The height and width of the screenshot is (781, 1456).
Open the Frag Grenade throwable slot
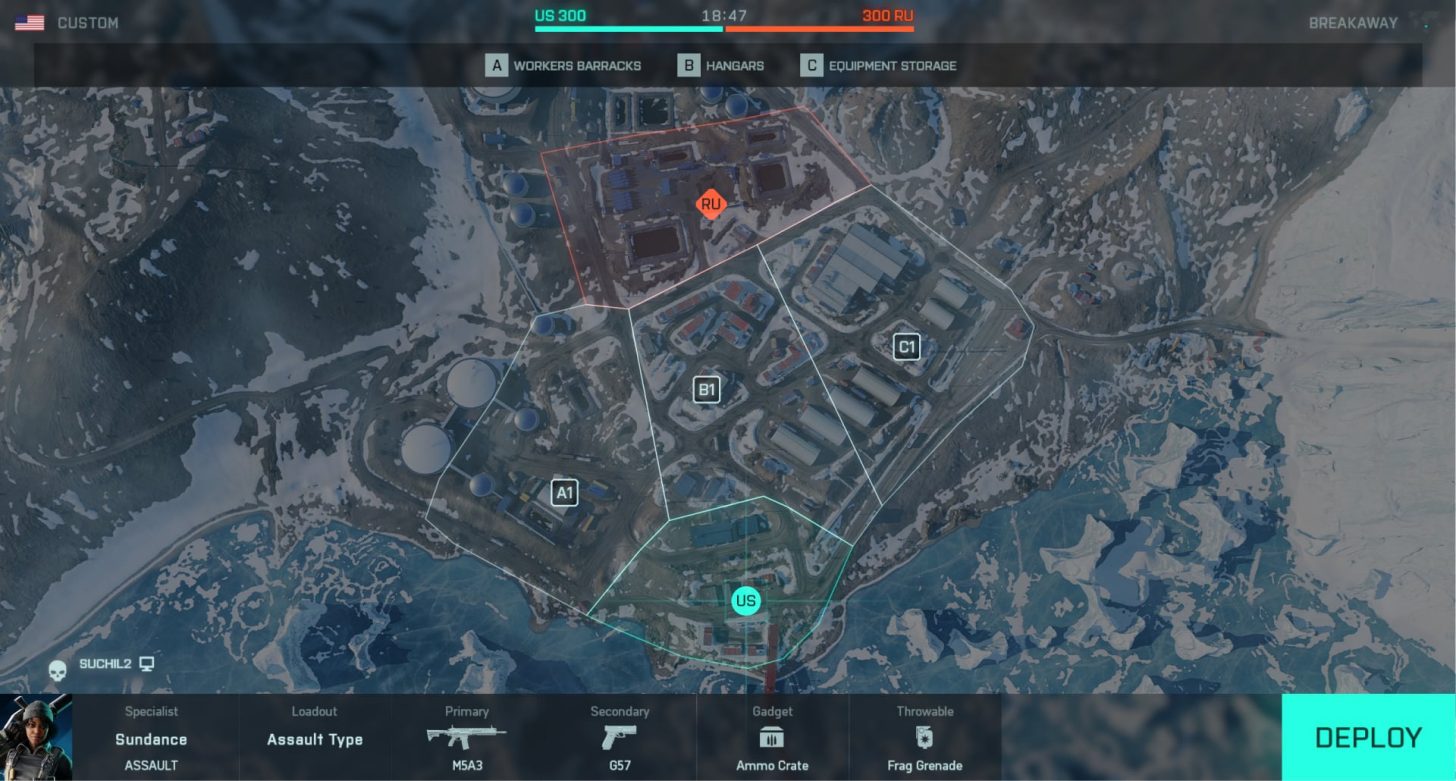(x=925, y=739)
